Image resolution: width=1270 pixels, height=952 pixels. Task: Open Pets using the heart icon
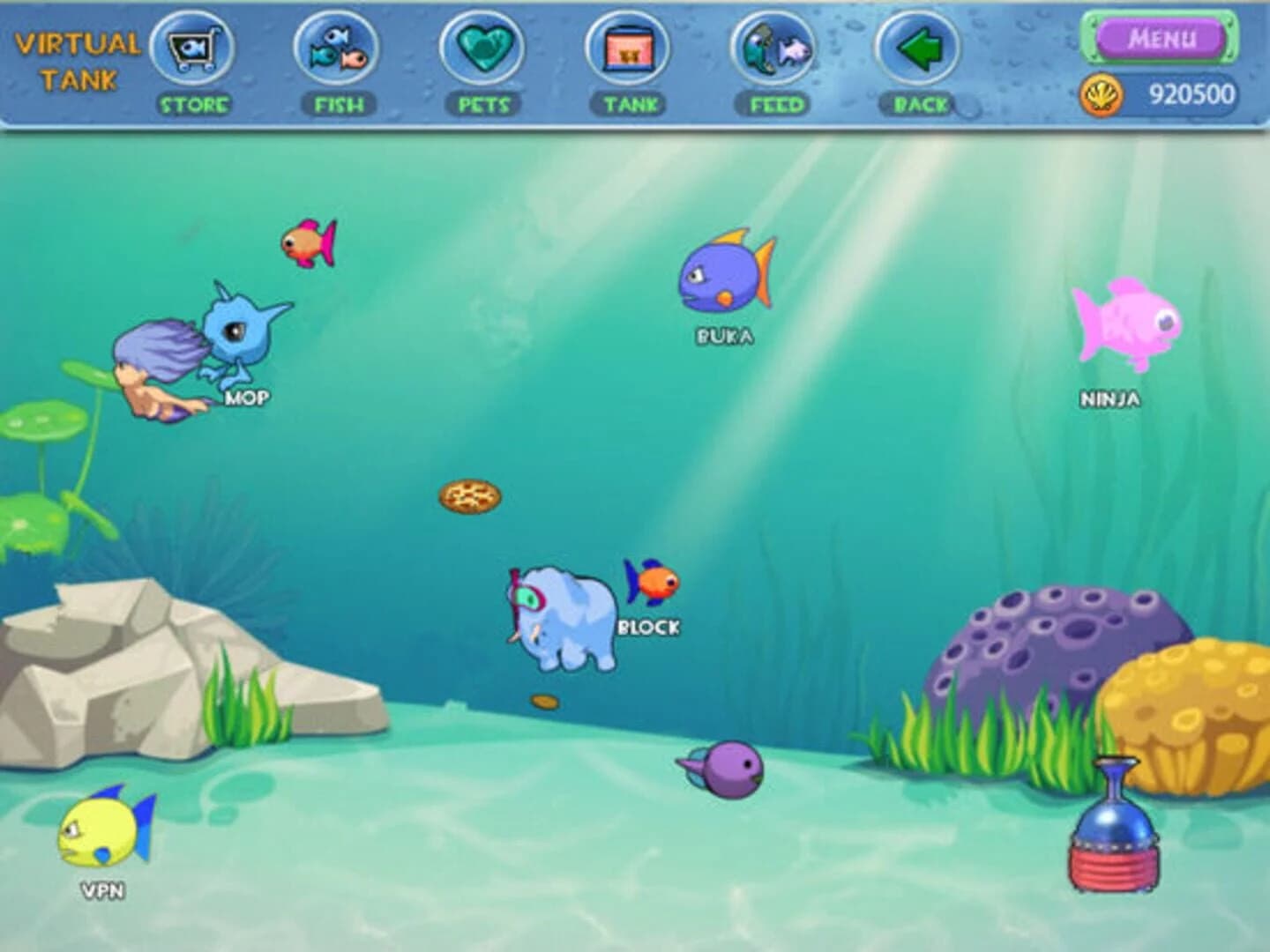pyautogui.click(x=482, y=48)
